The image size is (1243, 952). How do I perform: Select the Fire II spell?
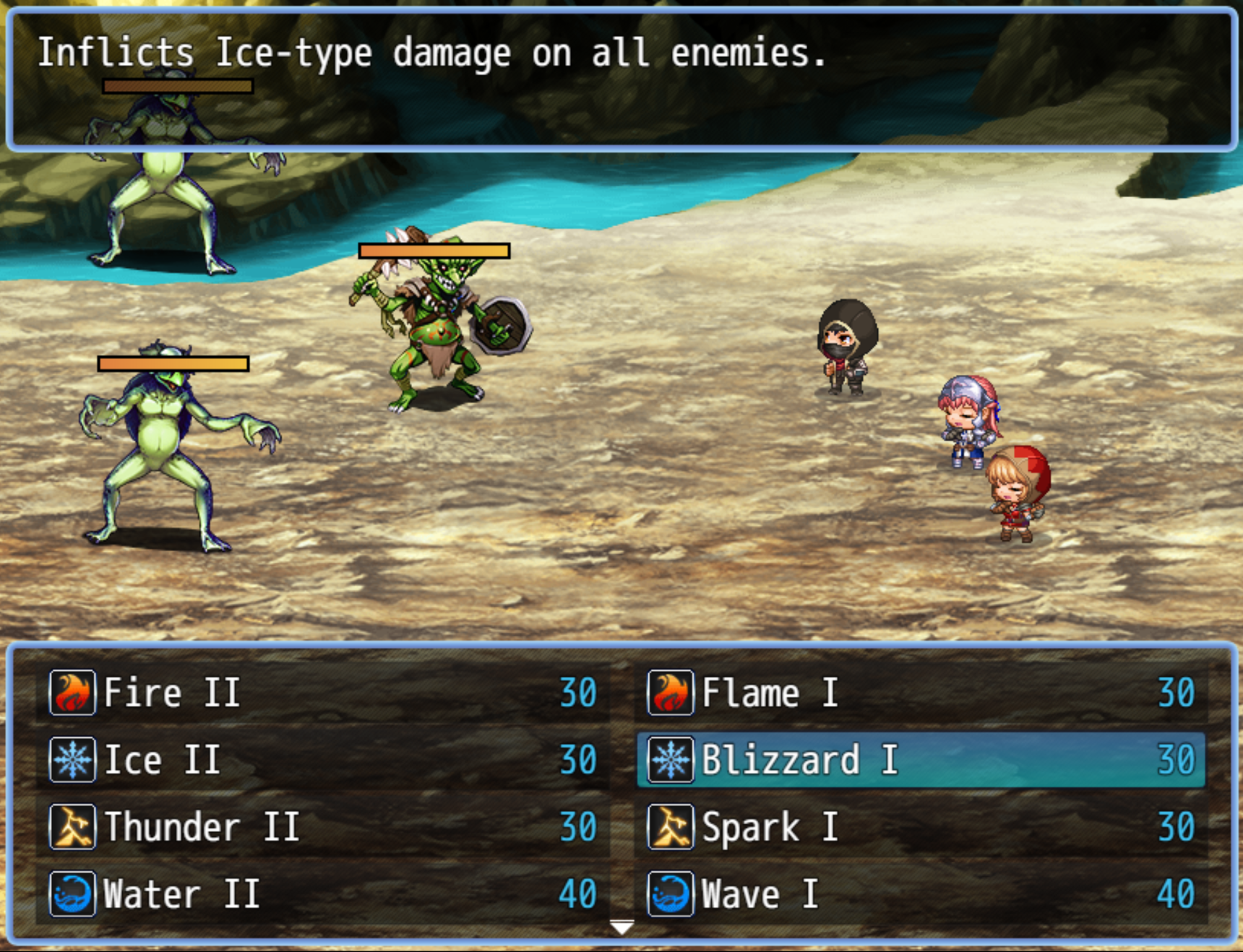[x=322, y=693]
